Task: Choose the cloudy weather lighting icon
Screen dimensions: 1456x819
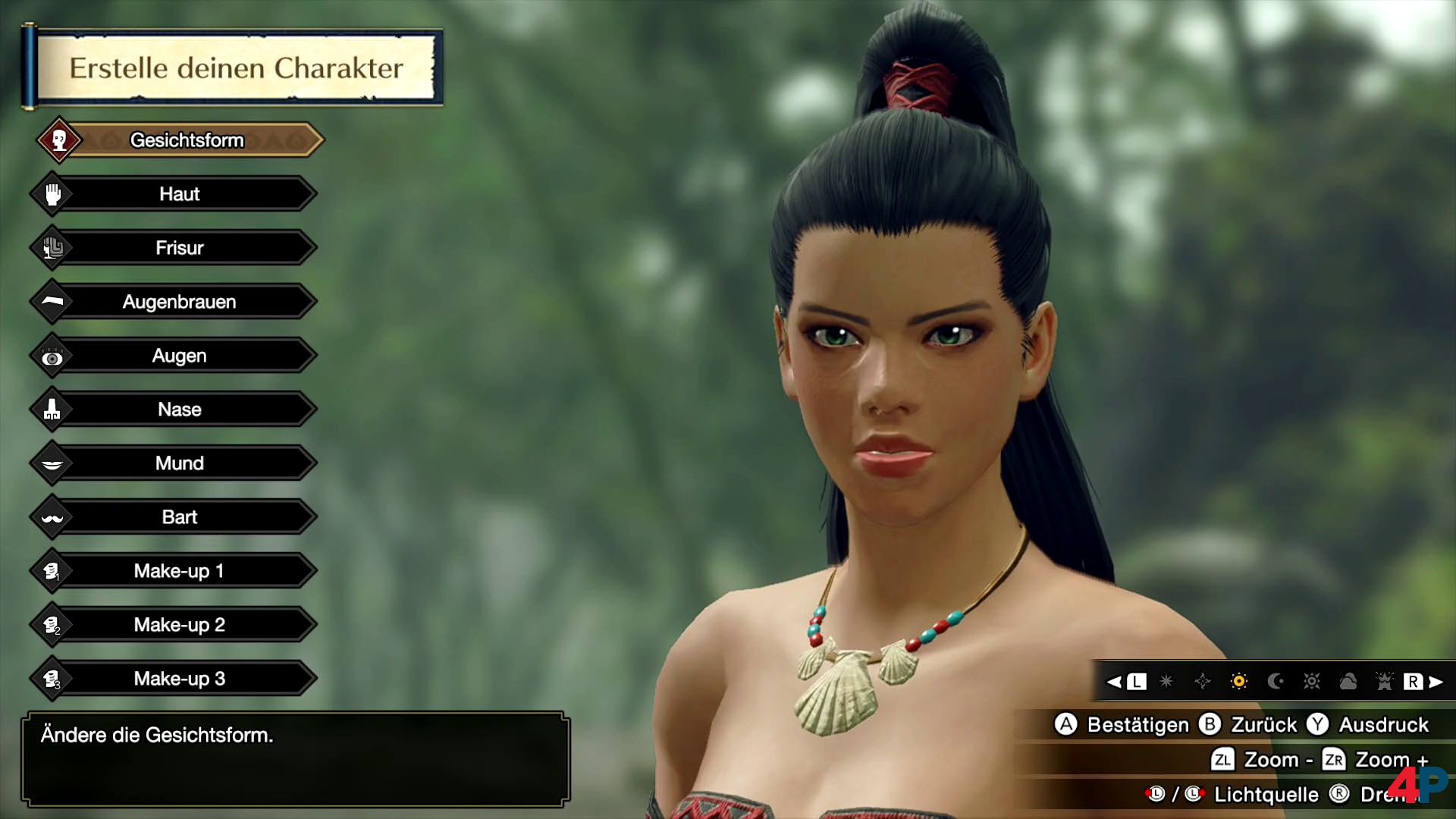Action: 1348,682
